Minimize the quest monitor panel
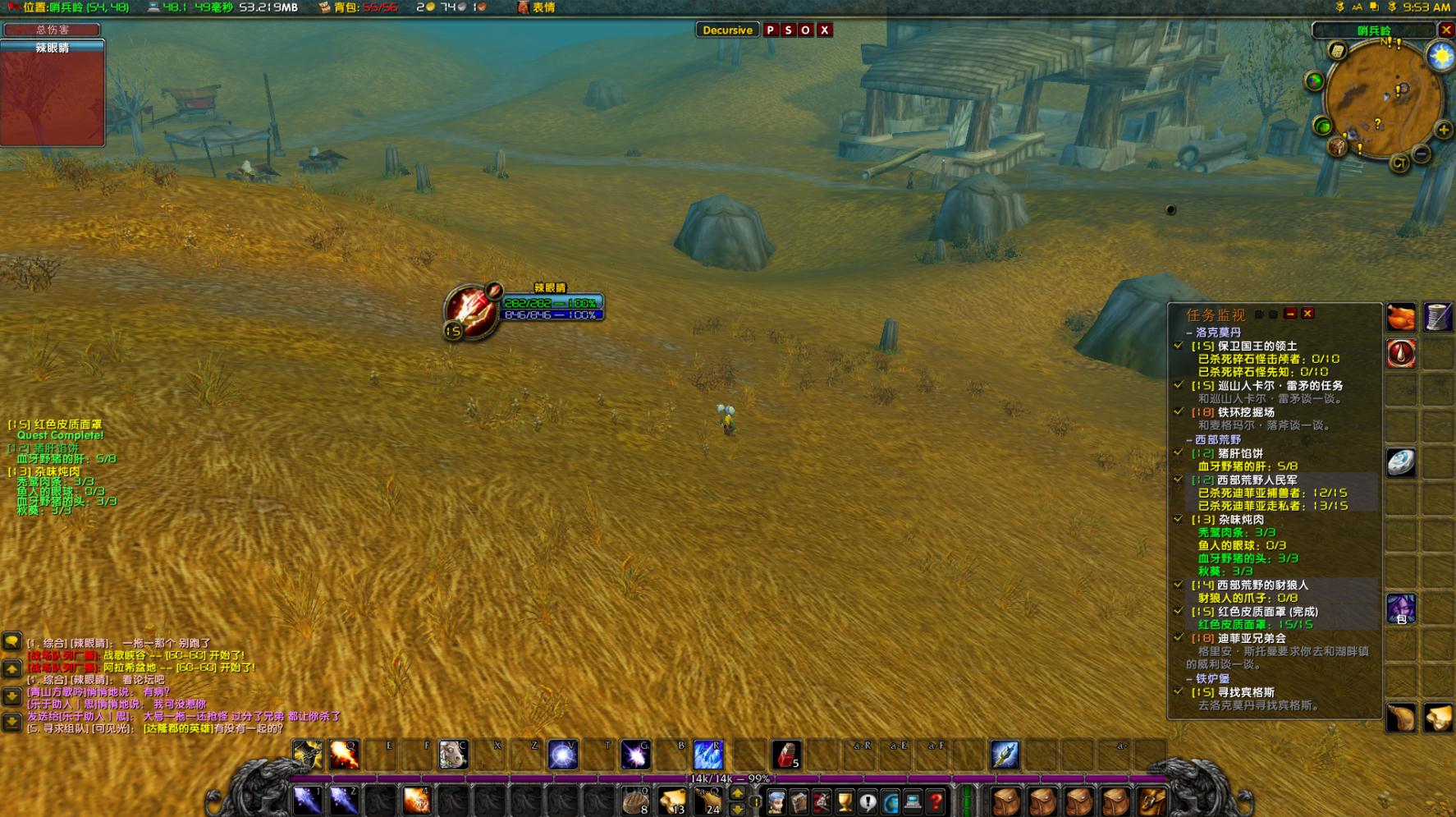This screenshot has height=817, width=1456. point(1290,314)
